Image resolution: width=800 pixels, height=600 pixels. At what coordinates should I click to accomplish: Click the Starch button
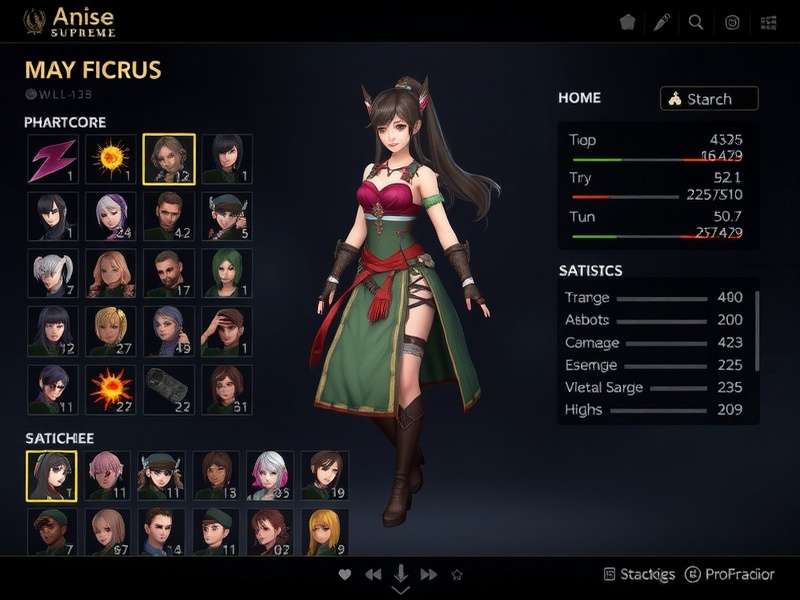pyautogui.click(x=709, y=99)
